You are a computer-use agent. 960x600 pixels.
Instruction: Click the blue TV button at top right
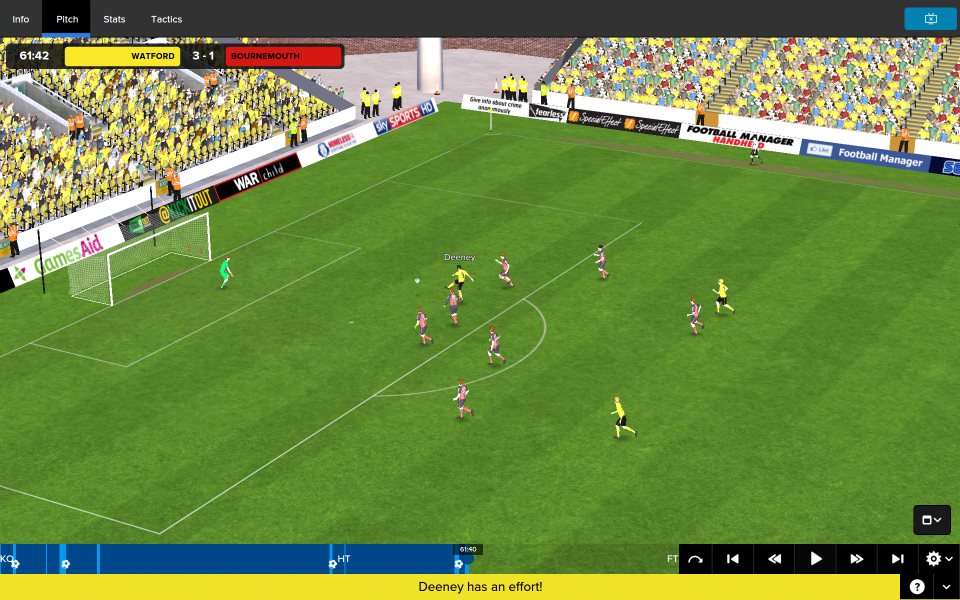point(930,19)
